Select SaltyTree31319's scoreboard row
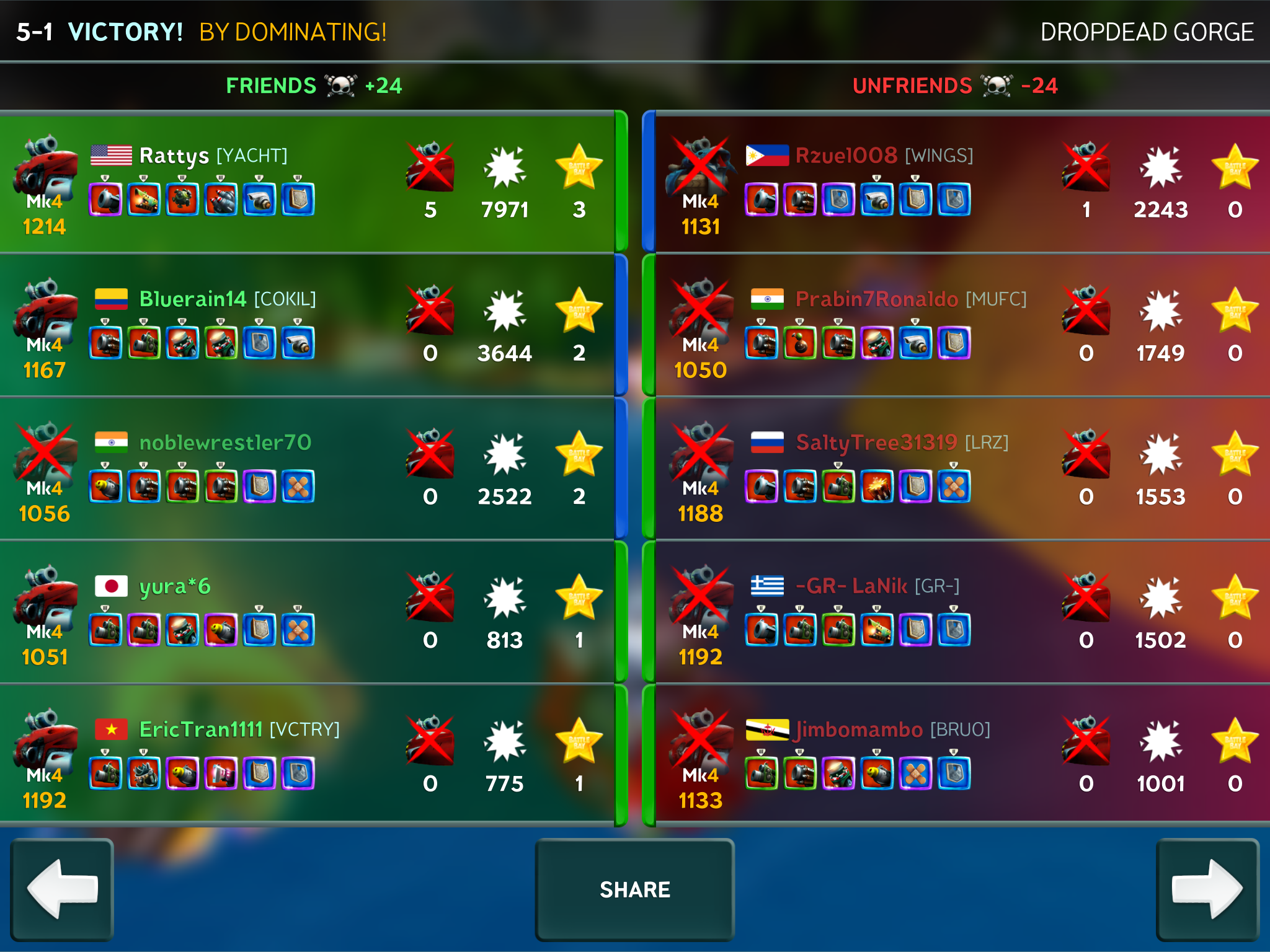1270x952 pixels. (961, 469)
